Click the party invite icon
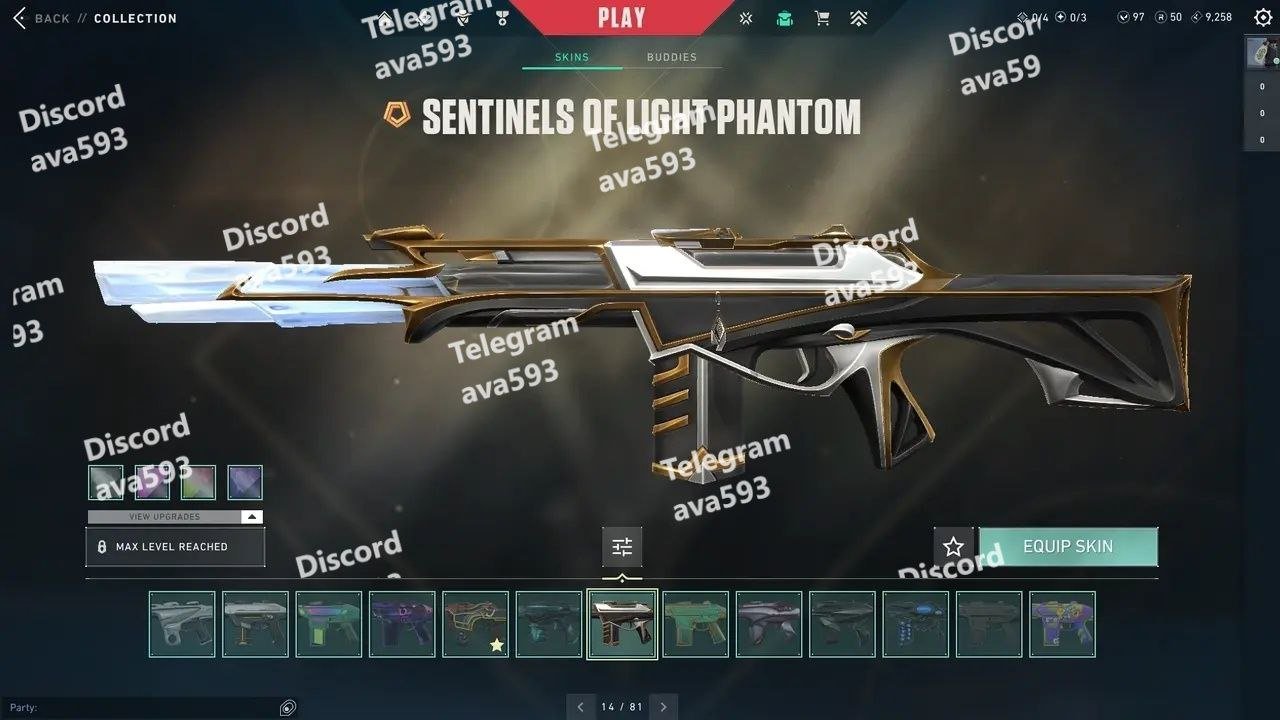1280x720 pixels. coord(288,708)
